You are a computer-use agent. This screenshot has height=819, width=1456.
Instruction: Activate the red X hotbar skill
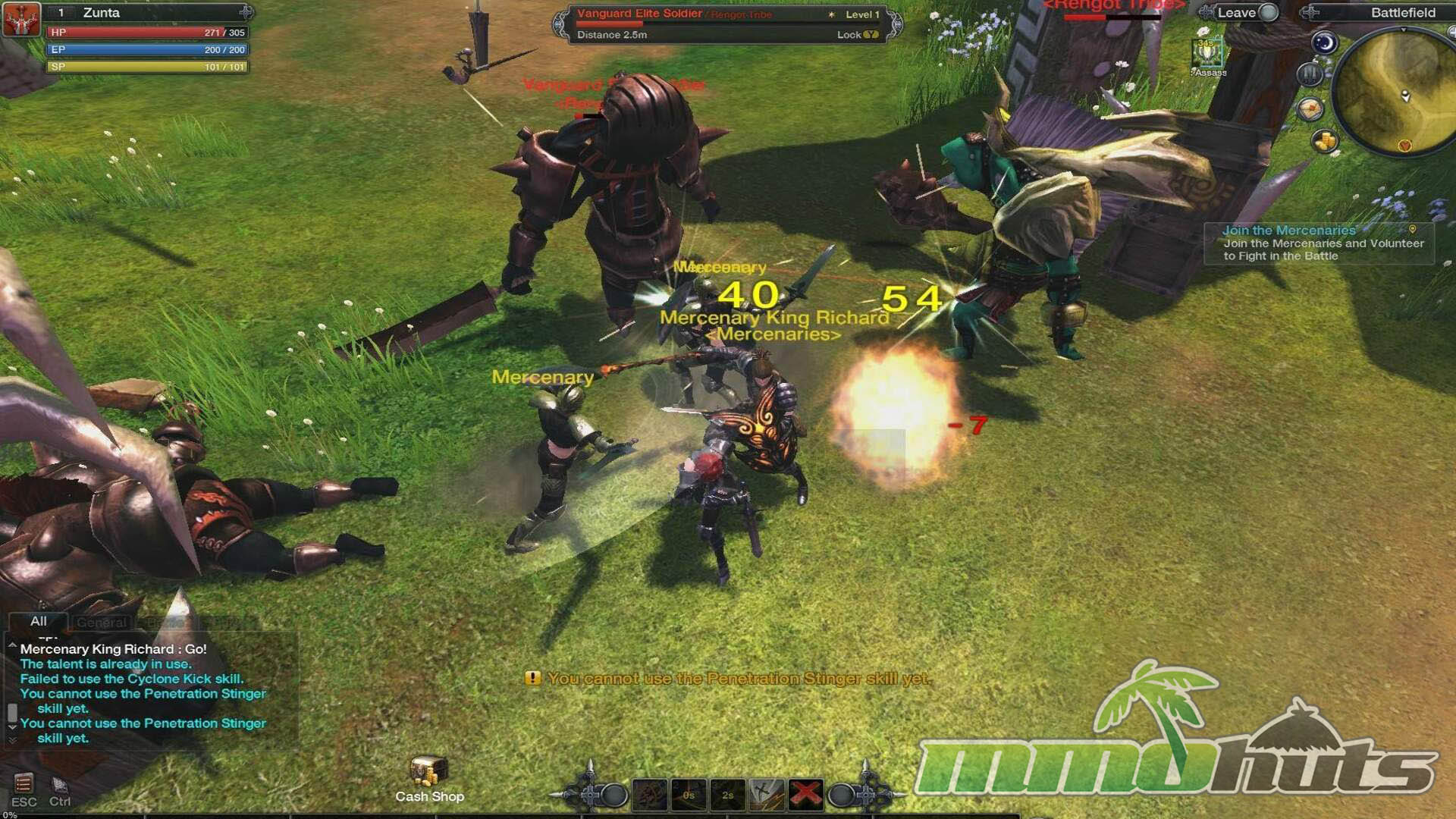click(805, 794)
